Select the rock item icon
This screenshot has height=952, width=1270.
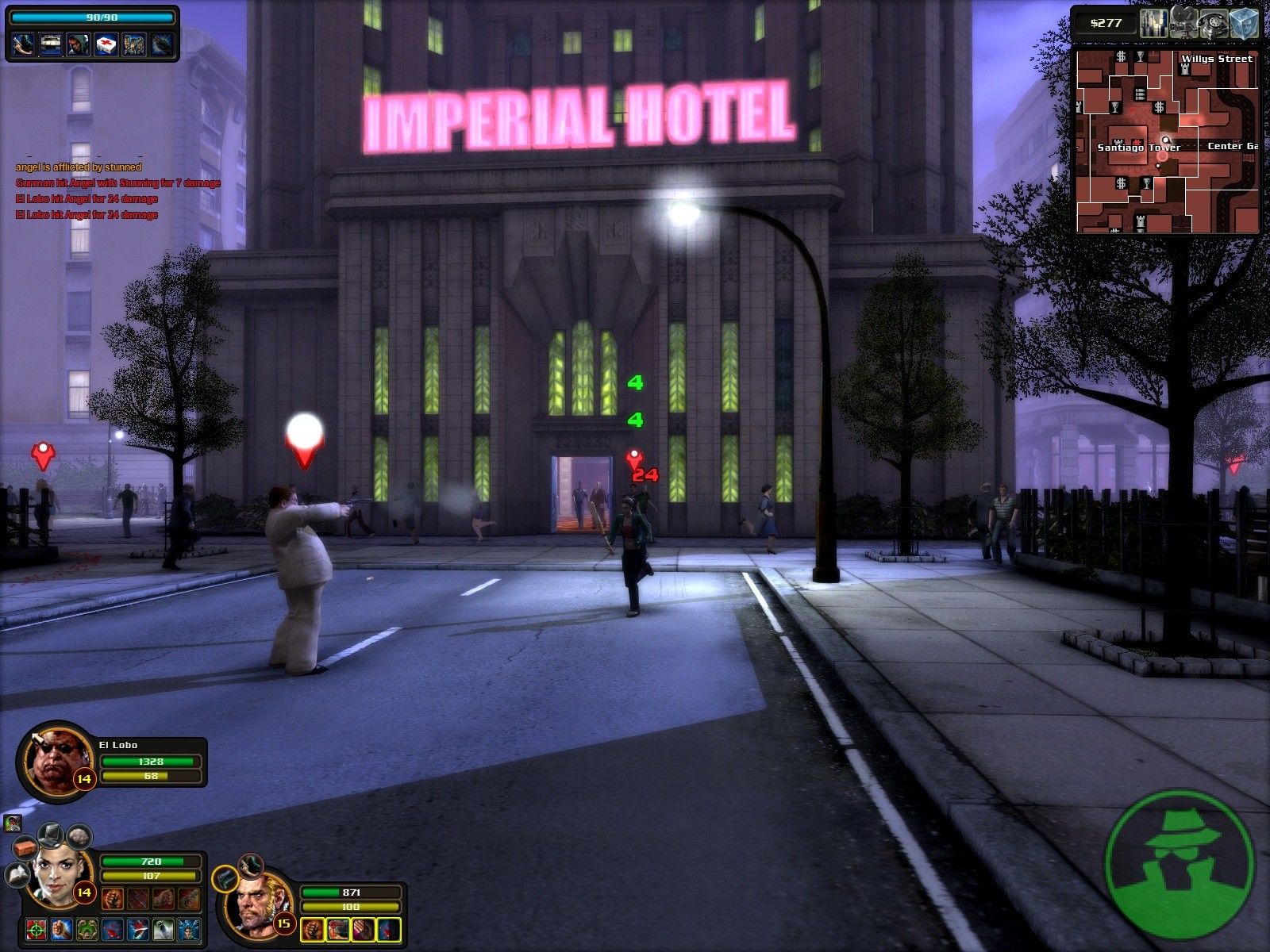click(x=79, y=836)
